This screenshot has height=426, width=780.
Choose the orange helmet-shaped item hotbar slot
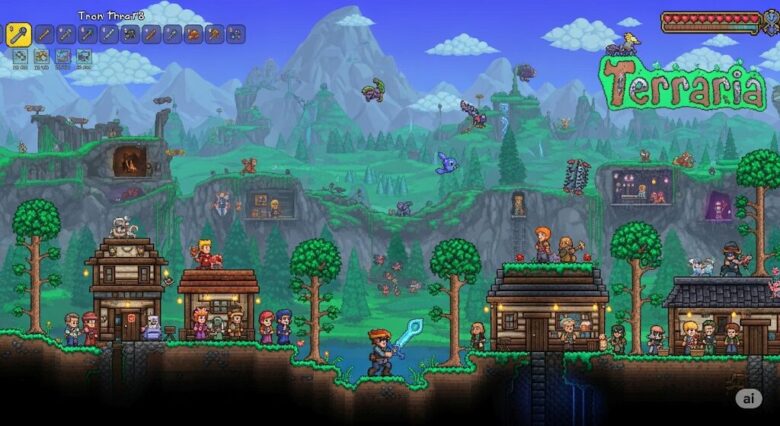click(193, 35)
